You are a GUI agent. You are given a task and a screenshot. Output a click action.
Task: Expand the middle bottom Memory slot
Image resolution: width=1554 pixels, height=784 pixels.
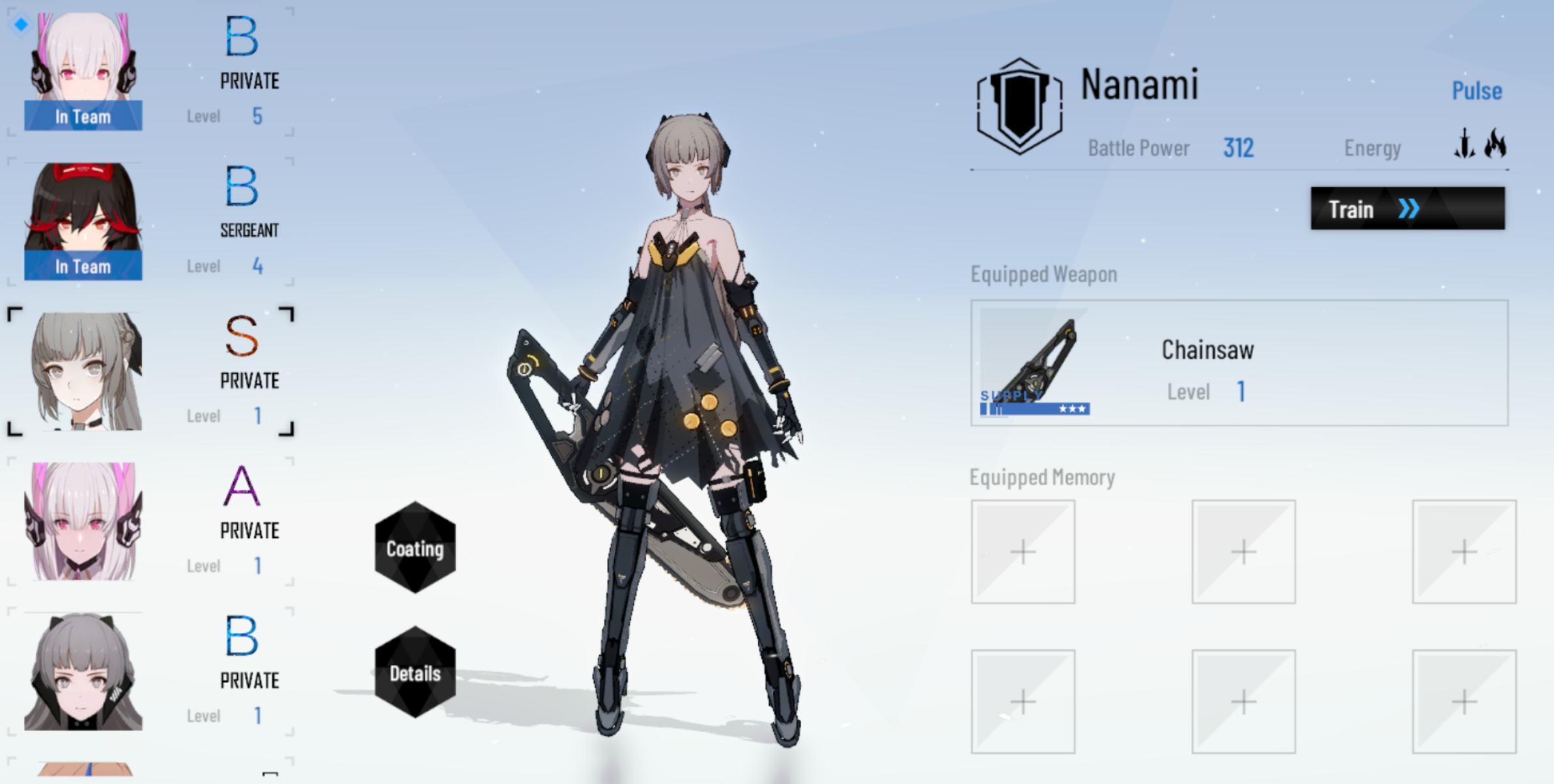[x=1244, y=702]
